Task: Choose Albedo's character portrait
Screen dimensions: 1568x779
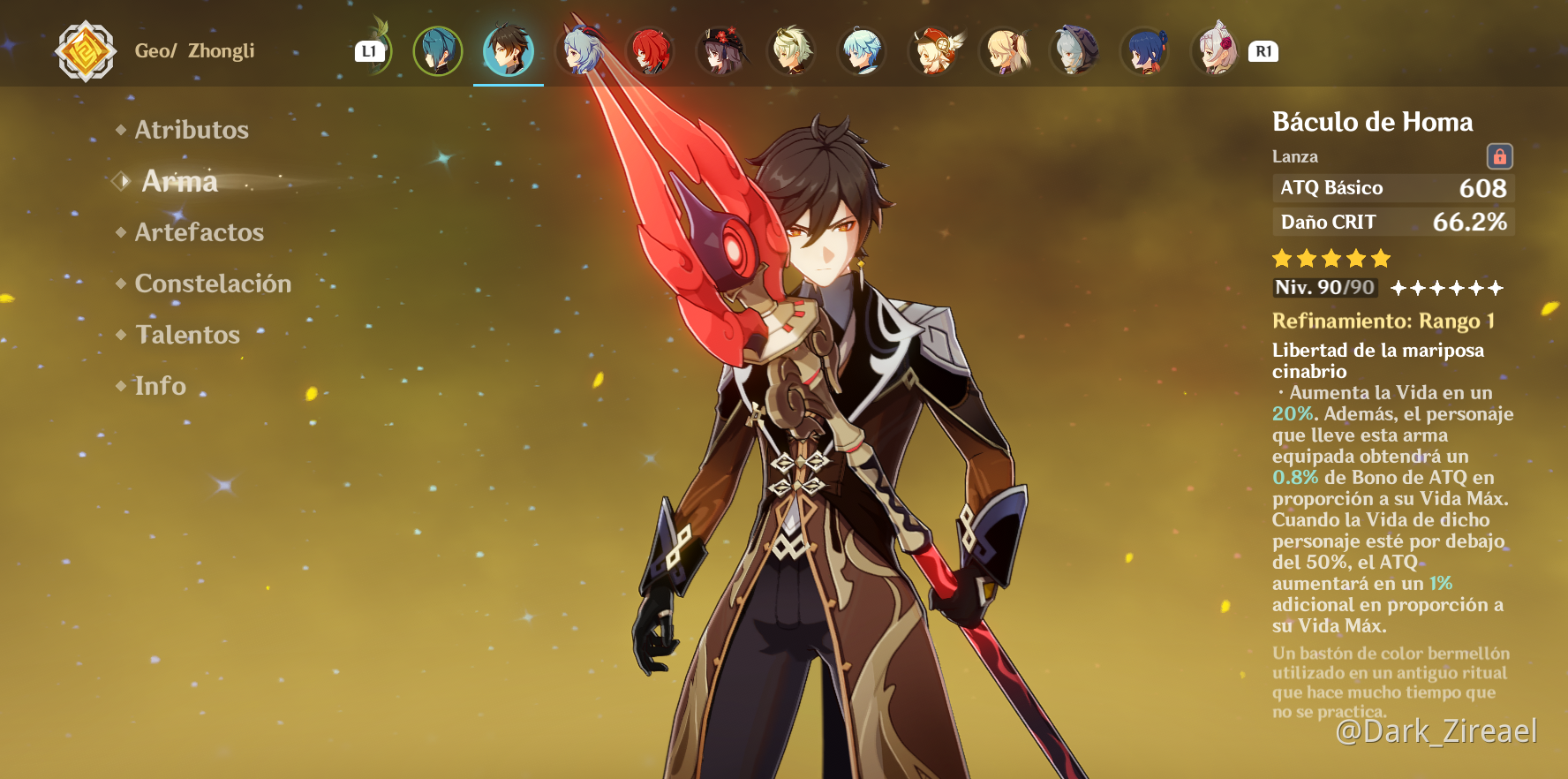Action: (x=792, y=51)
